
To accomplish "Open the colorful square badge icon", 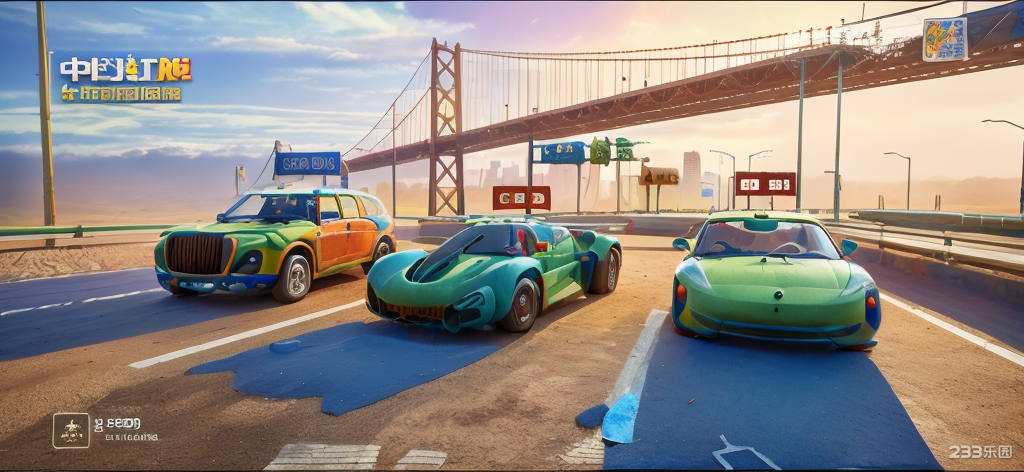I will point(944,39).
